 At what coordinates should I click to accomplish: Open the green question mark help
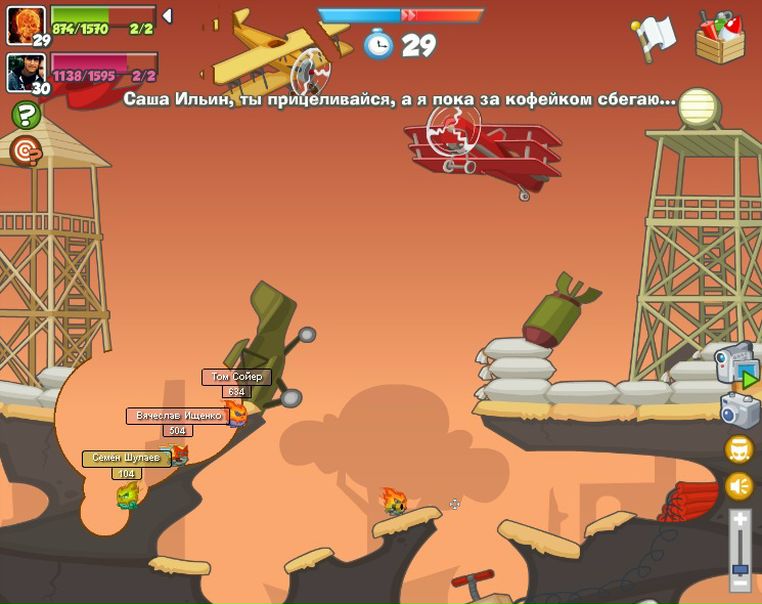pyautogui.click(x=25, y=115)
